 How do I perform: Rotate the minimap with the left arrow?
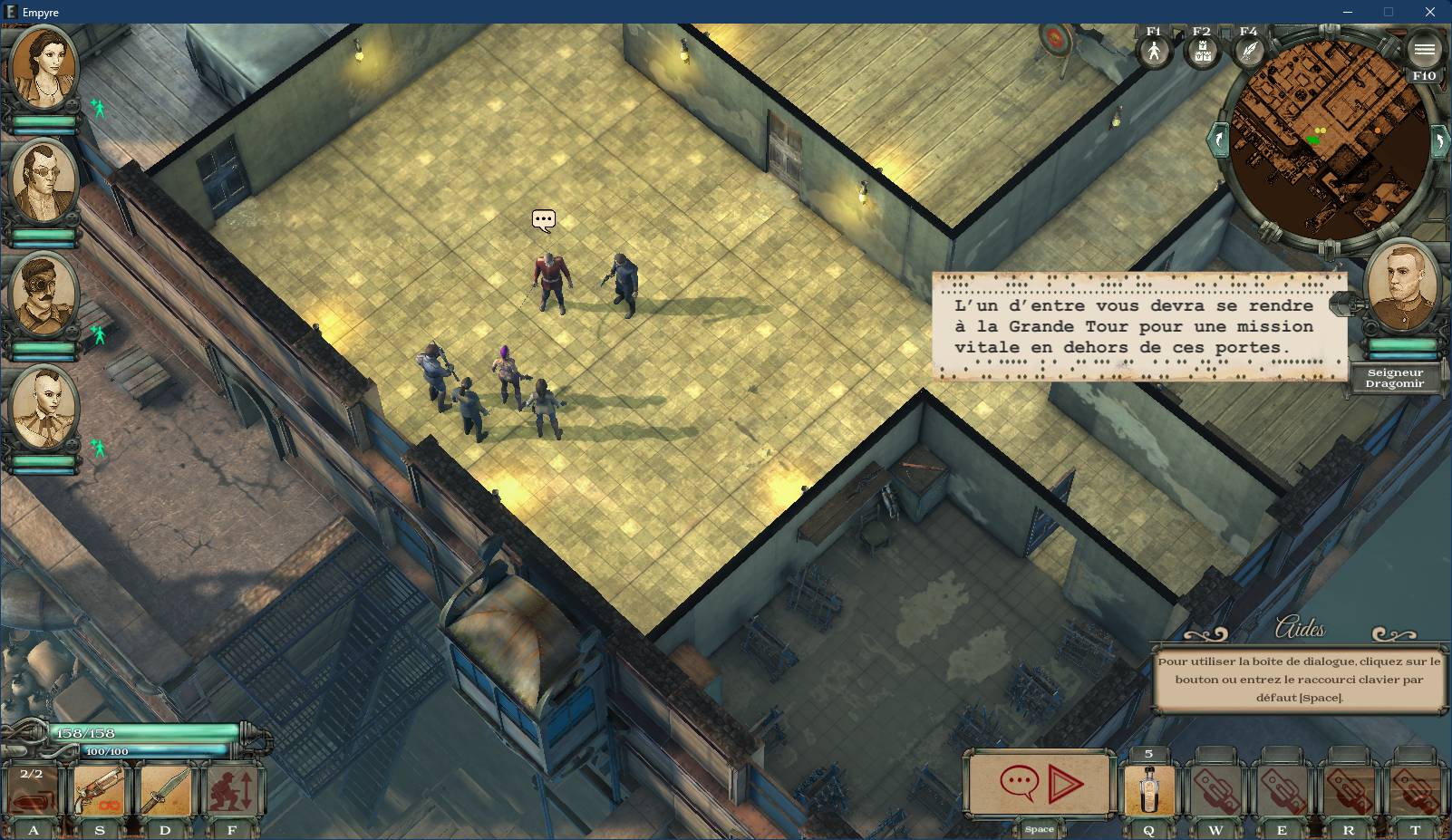pos(1217,140)
